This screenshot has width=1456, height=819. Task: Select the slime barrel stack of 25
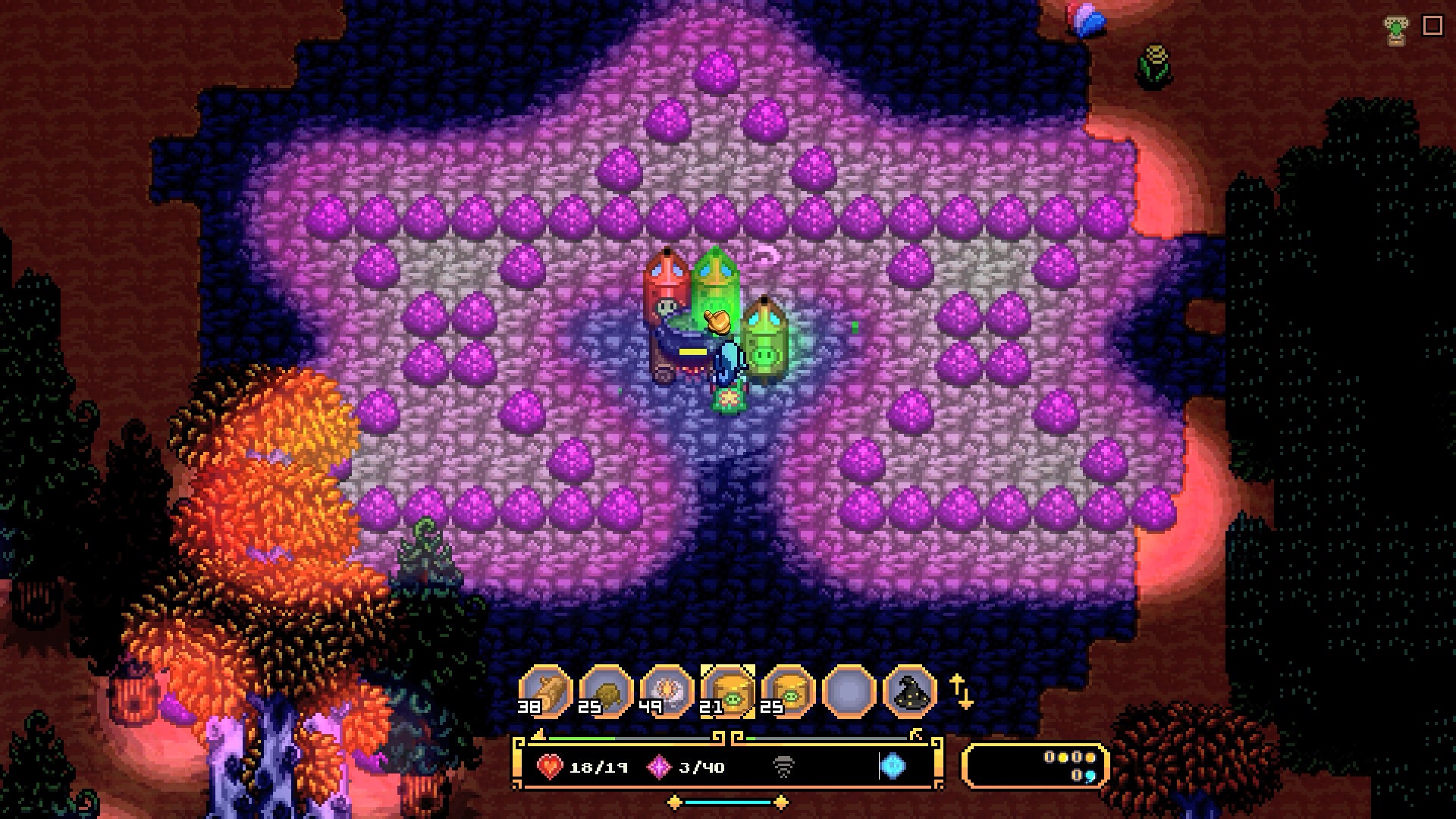point(788,690)
